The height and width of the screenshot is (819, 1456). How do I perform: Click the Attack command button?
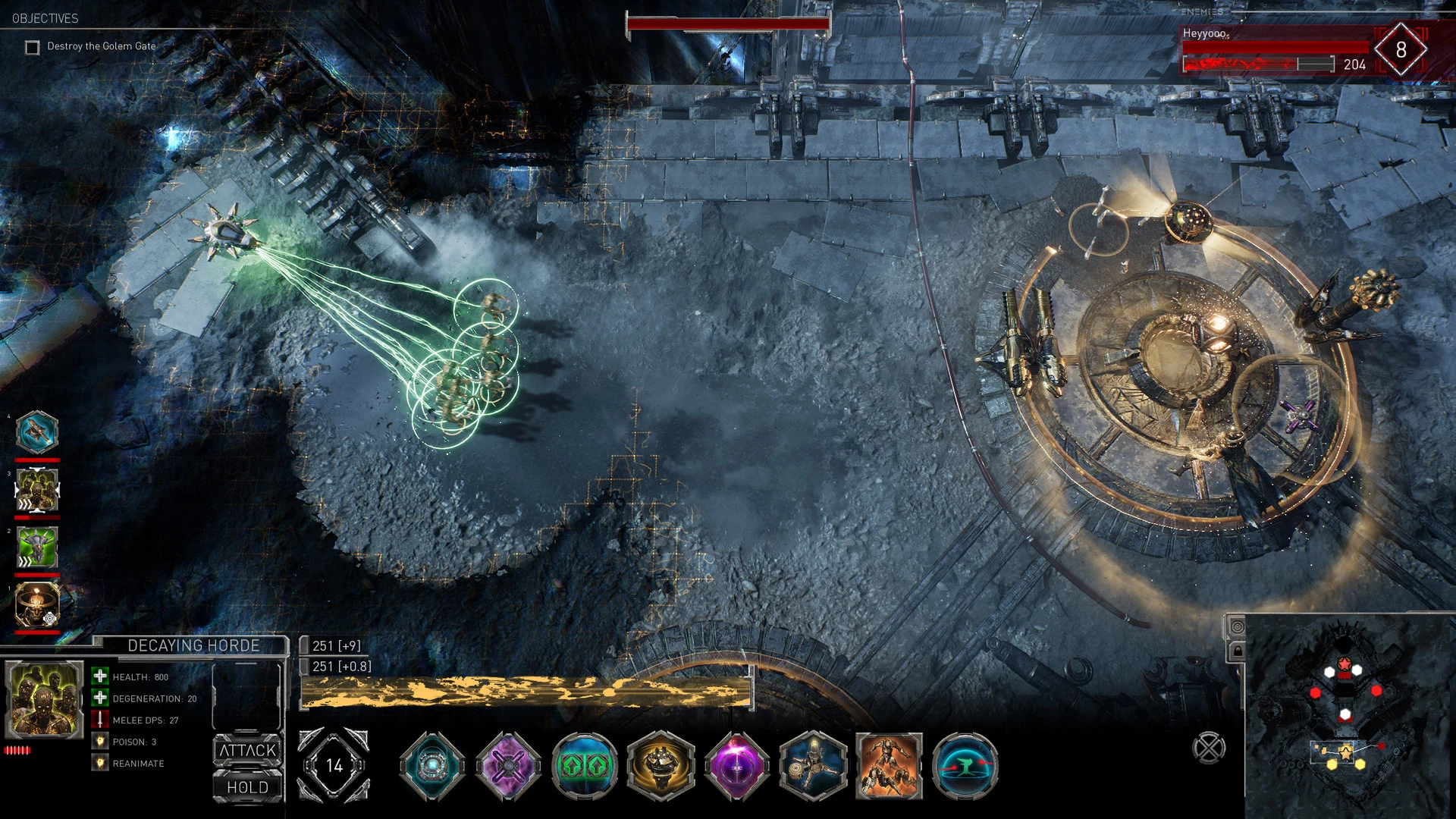(x=248, y=750)
